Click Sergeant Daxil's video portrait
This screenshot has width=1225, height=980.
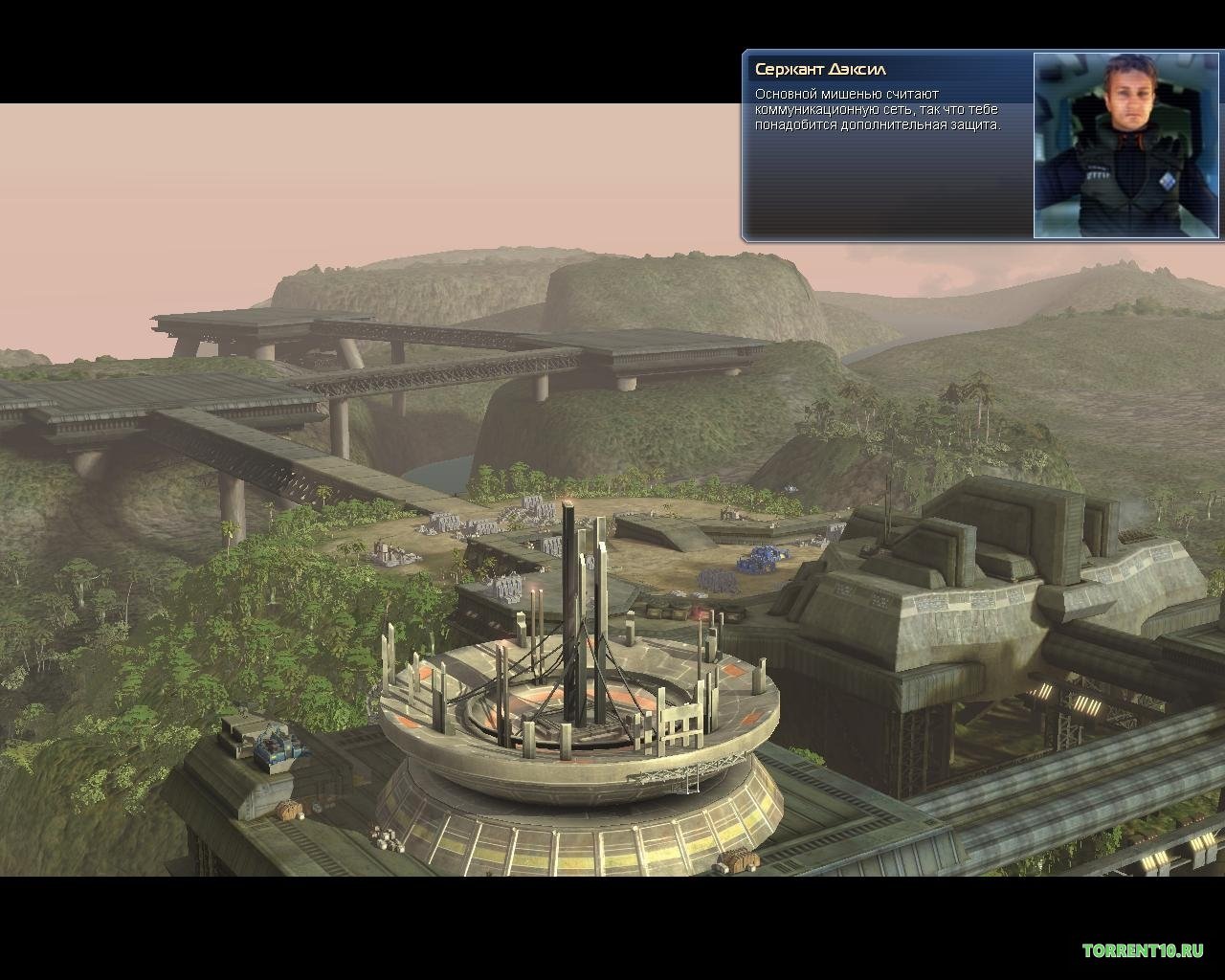[x=1124, y=145]
